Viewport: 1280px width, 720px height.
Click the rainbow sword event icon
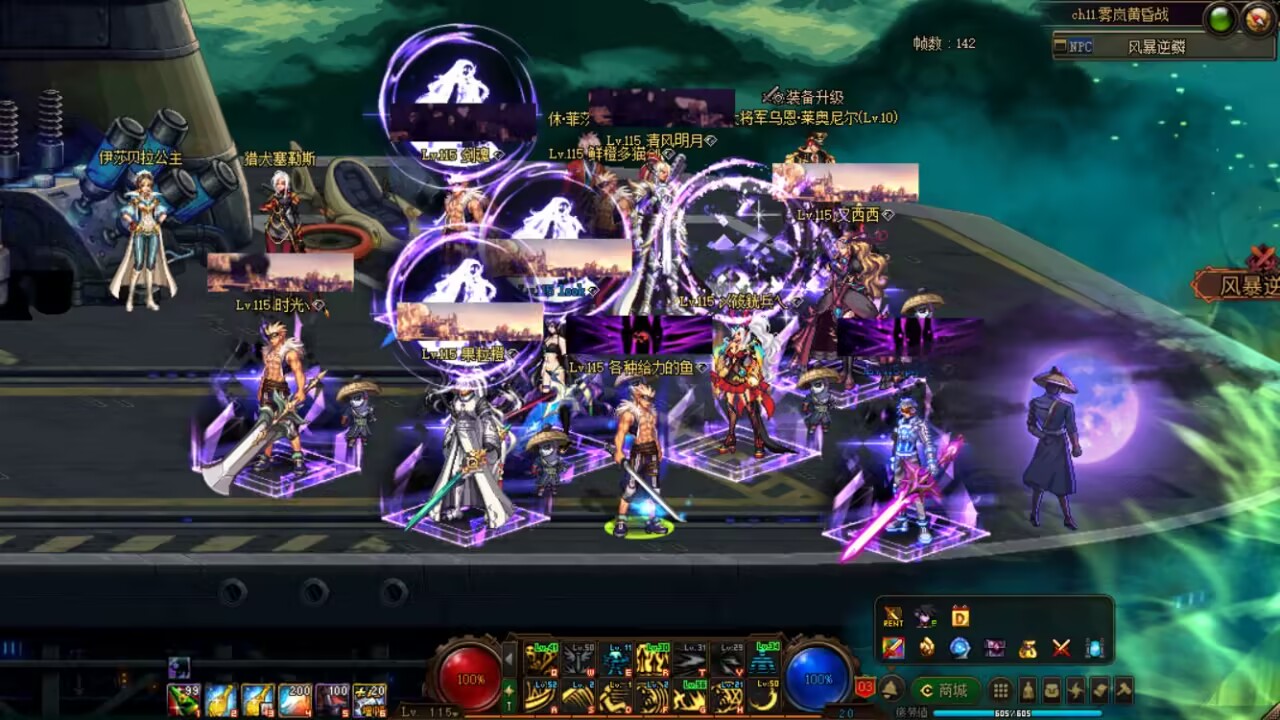tap(893, 648)
